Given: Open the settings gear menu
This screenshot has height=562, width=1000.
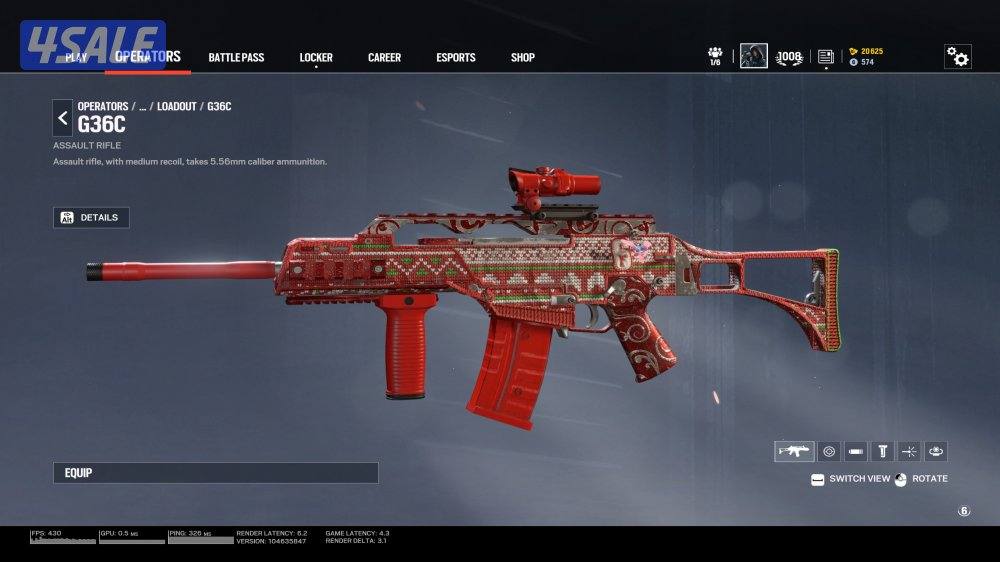Looking at the screenshot, I should pos(957,57).
